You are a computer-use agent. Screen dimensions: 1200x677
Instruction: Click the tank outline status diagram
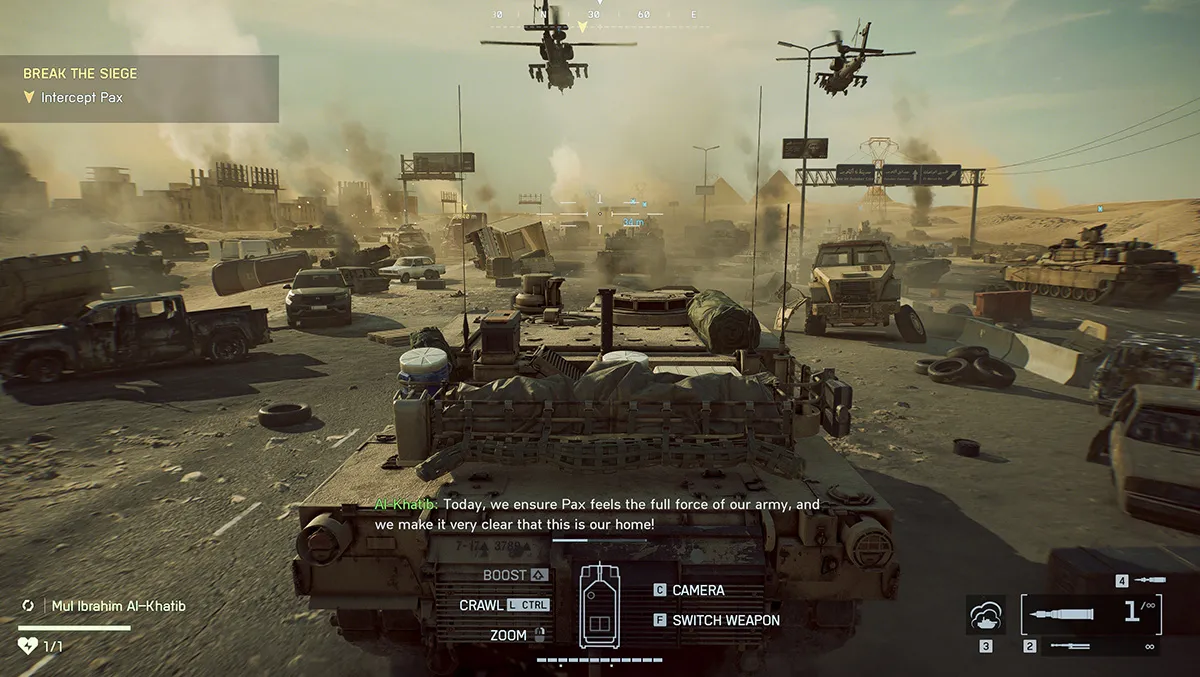[x=599, y=605]
